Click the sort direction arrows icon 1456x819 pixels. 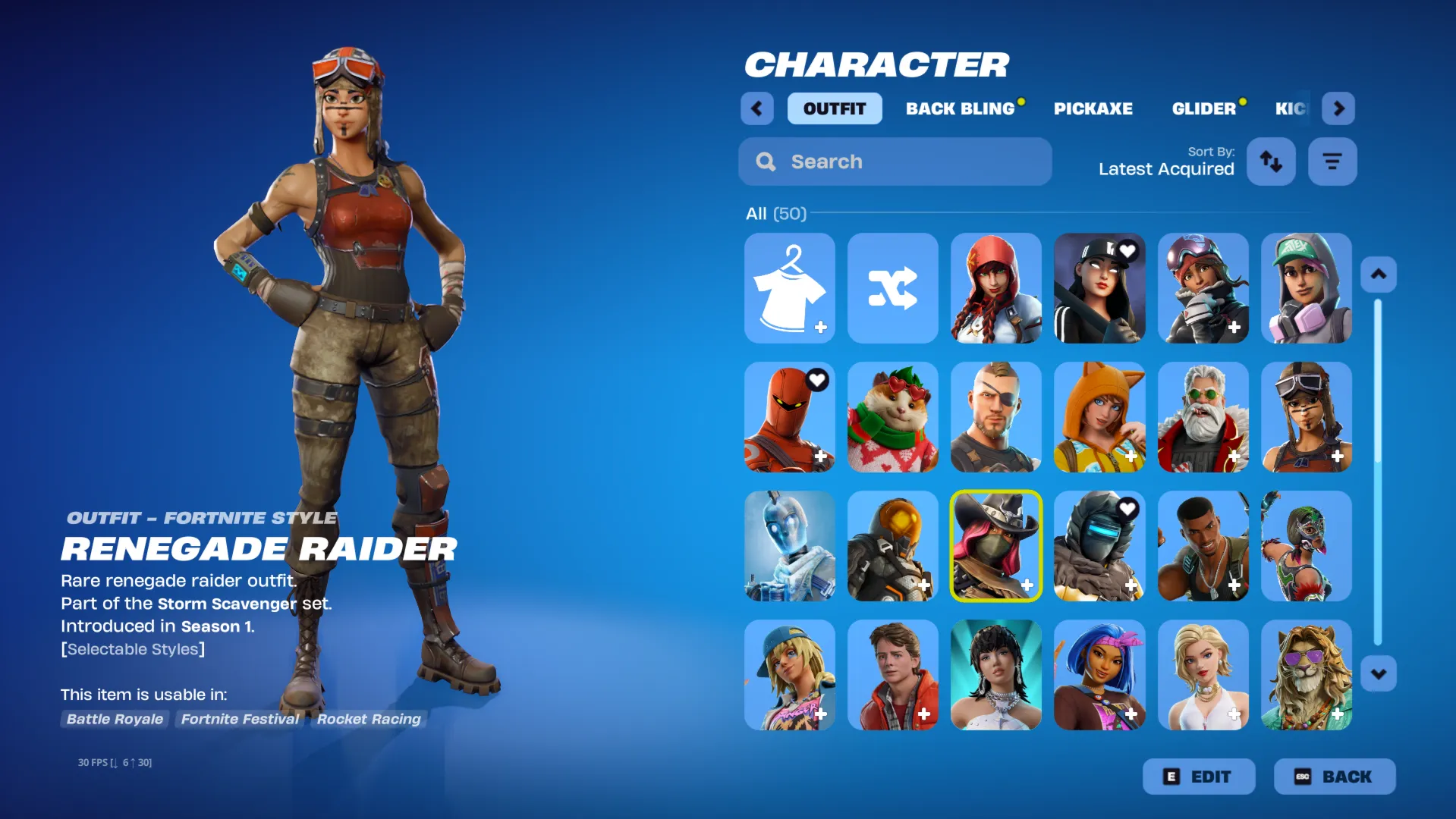point(1271,162)
